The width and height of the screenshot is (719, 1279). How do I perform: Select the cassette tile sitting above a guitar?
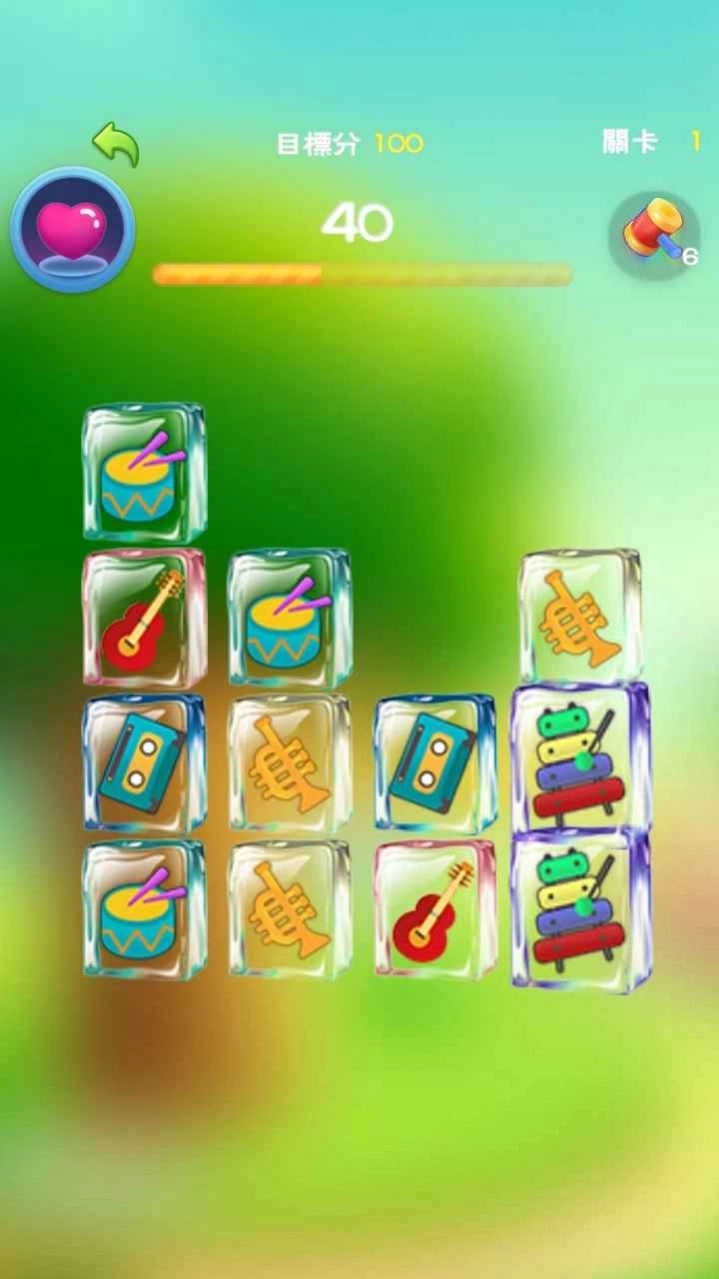coord(435,764)
